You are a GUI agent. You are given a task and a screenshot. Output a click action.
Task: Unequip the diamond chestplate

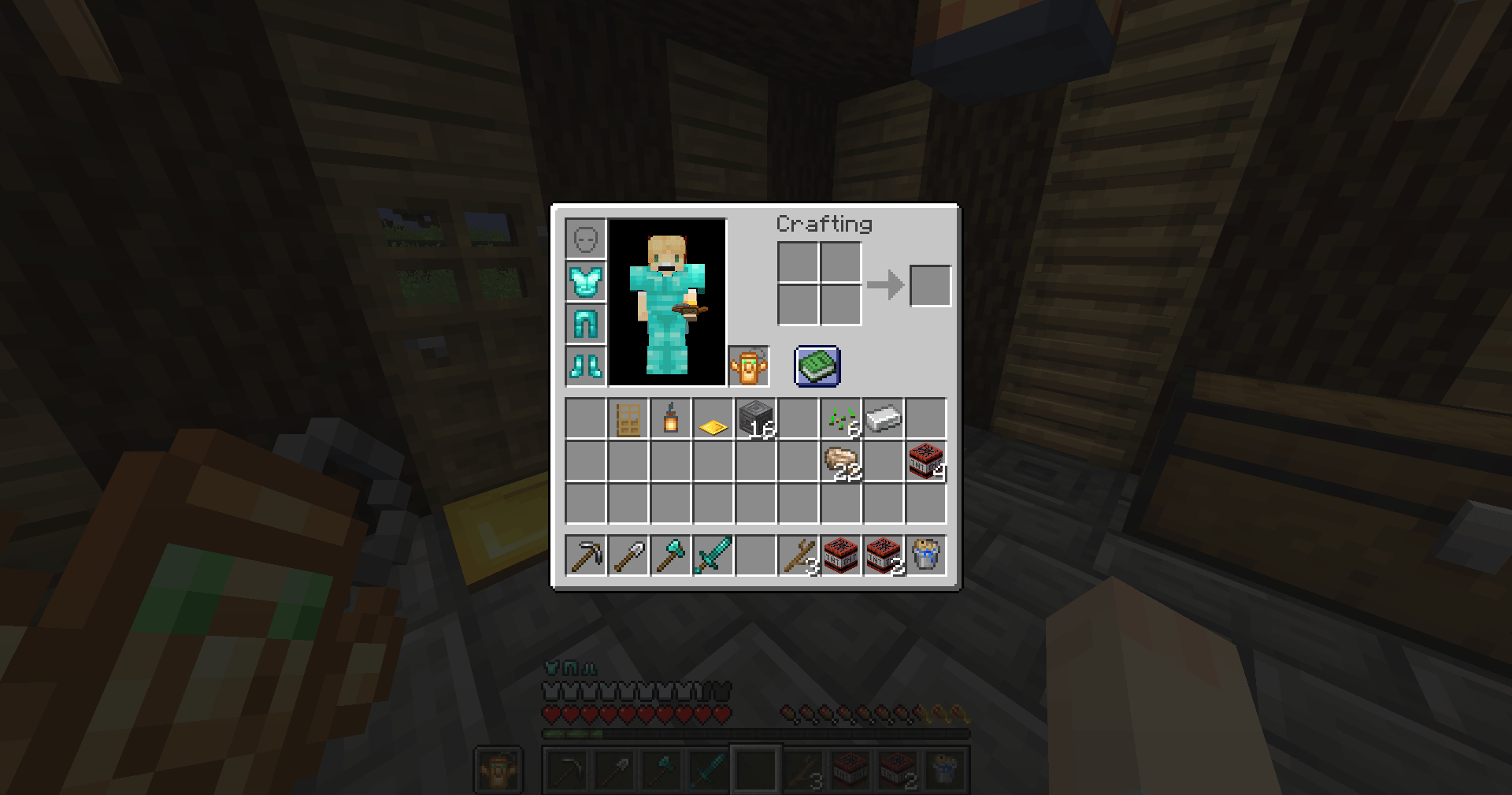coord(585,281)
